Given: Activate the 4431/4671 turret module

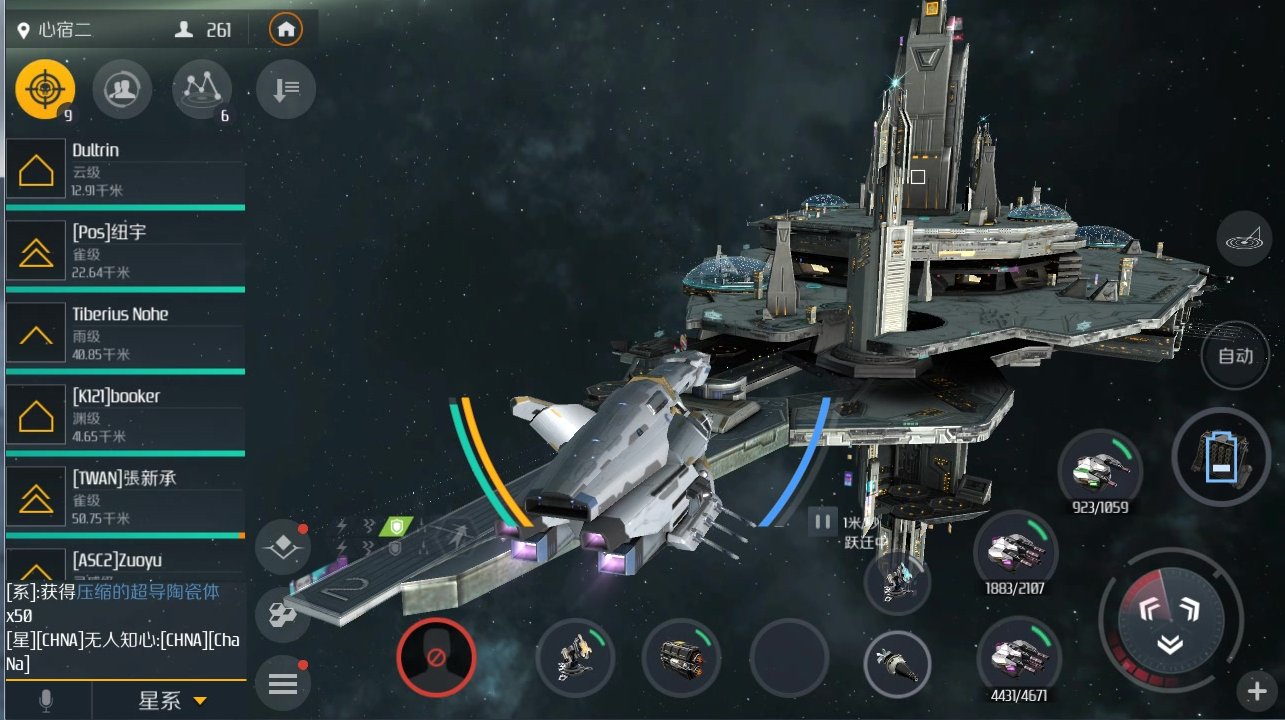Looking at the screenshot, I should click(x=1018, y=656).
